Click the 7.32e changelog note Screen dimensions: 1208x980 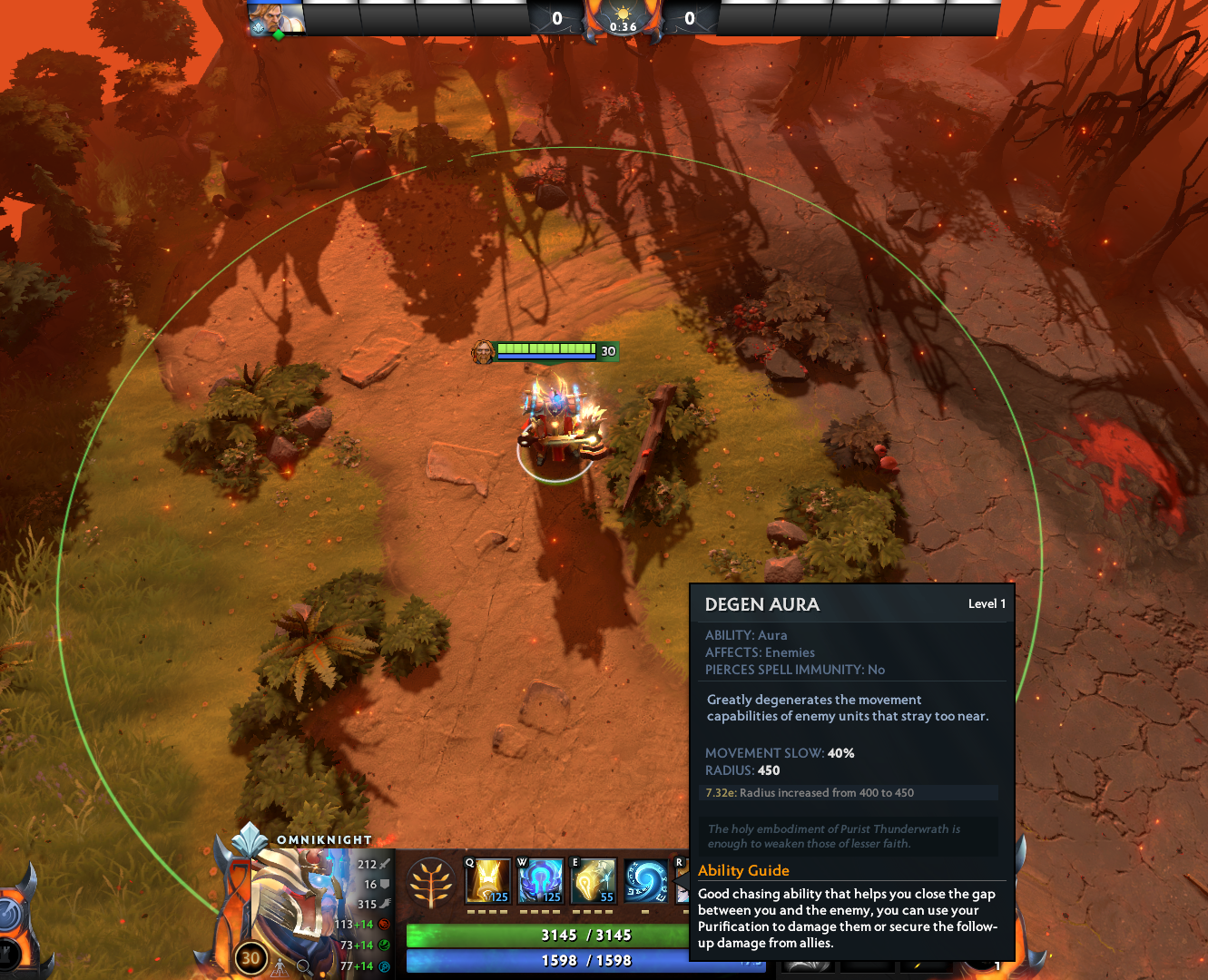pos(810,792)
